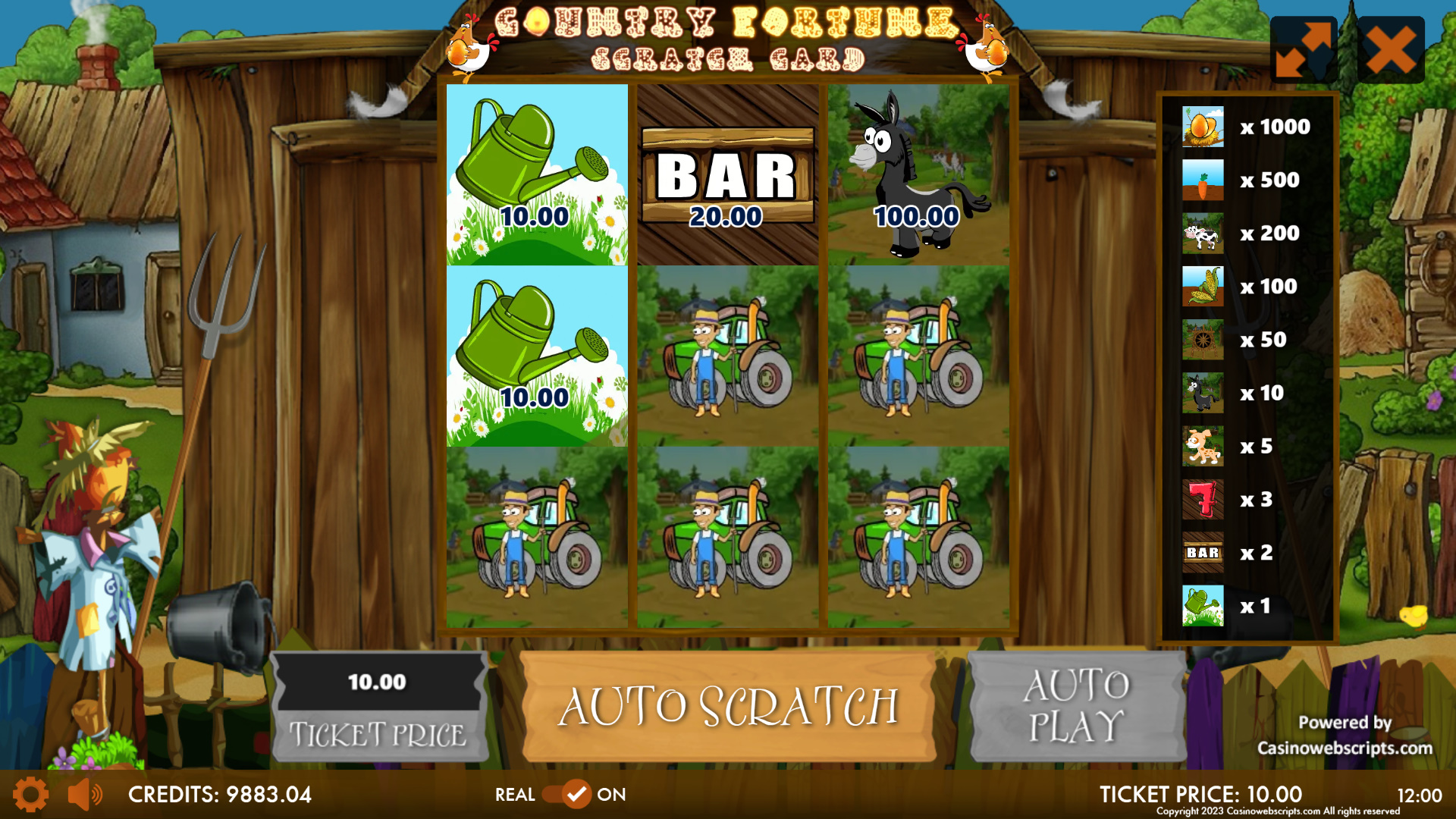Open the Casinowebscripts.com link

coord(1345,748)
